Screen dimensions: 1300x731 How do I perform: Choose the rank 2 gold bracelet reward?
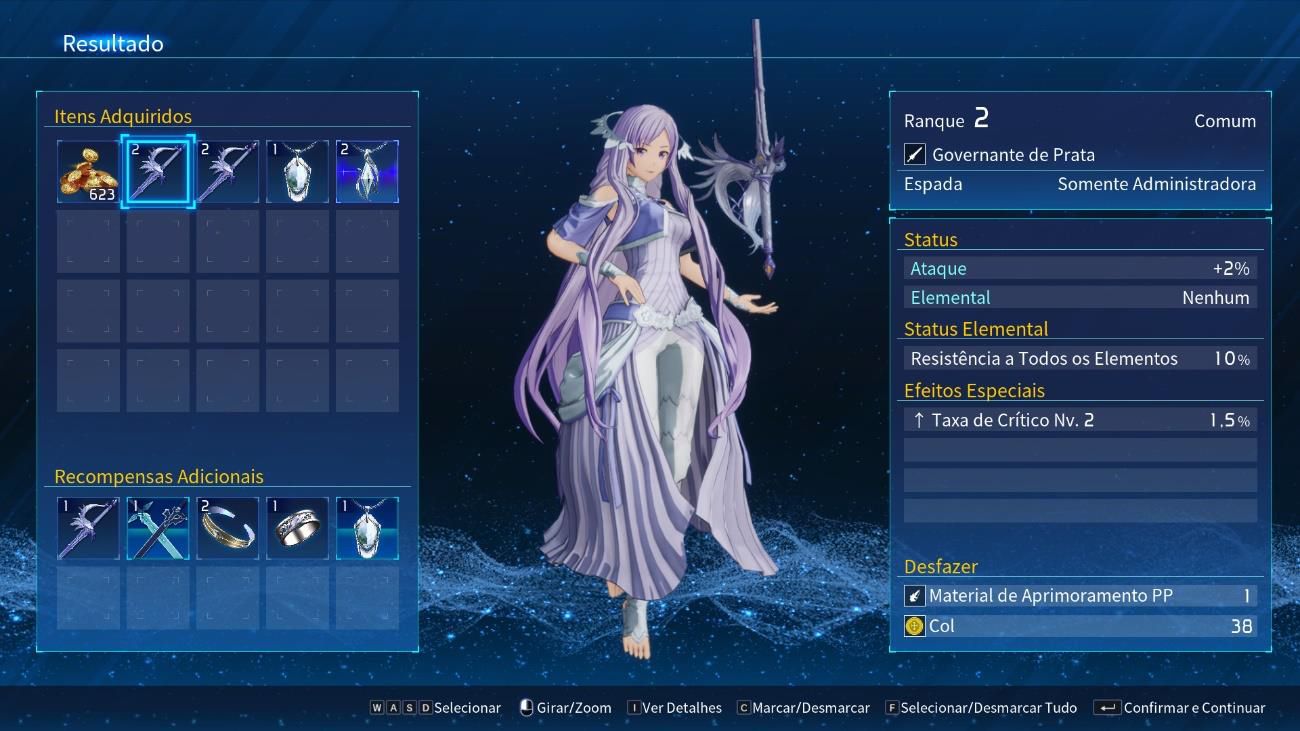click(x=228, y=528)
